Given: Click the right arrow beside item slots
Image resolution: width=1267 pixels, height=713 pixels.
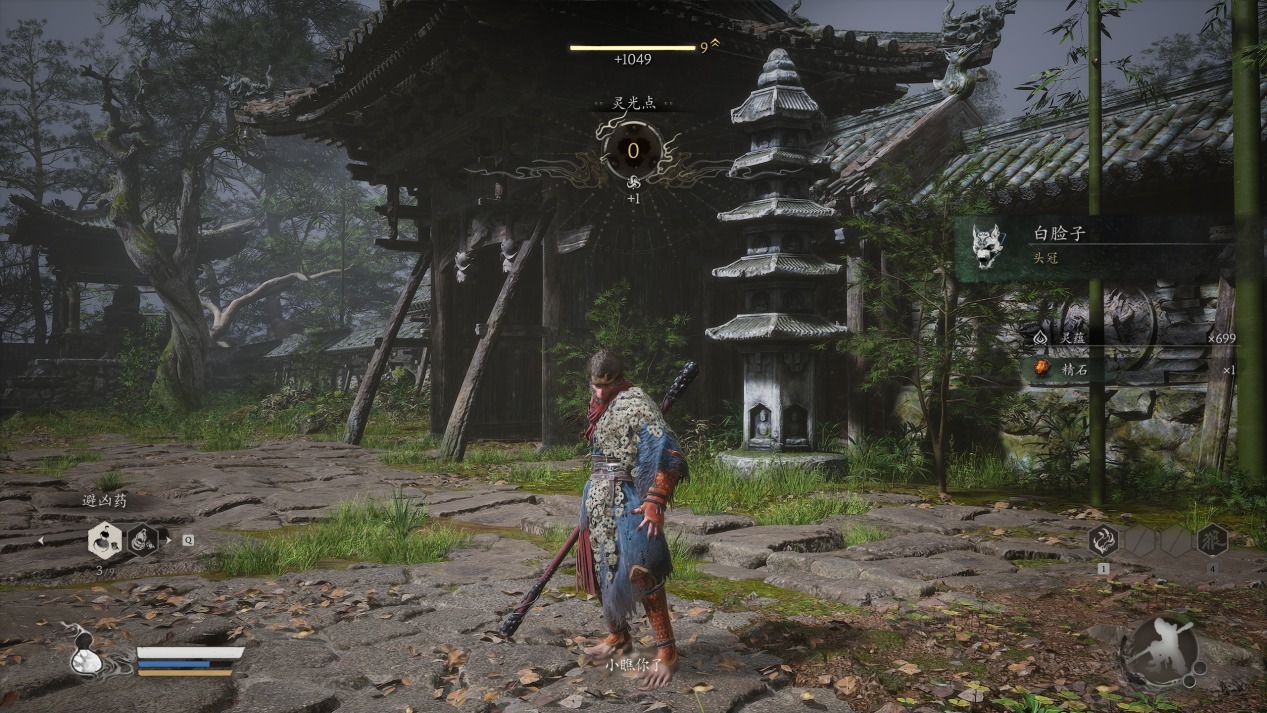Looking at the screenshot, I should click(168, 541).
